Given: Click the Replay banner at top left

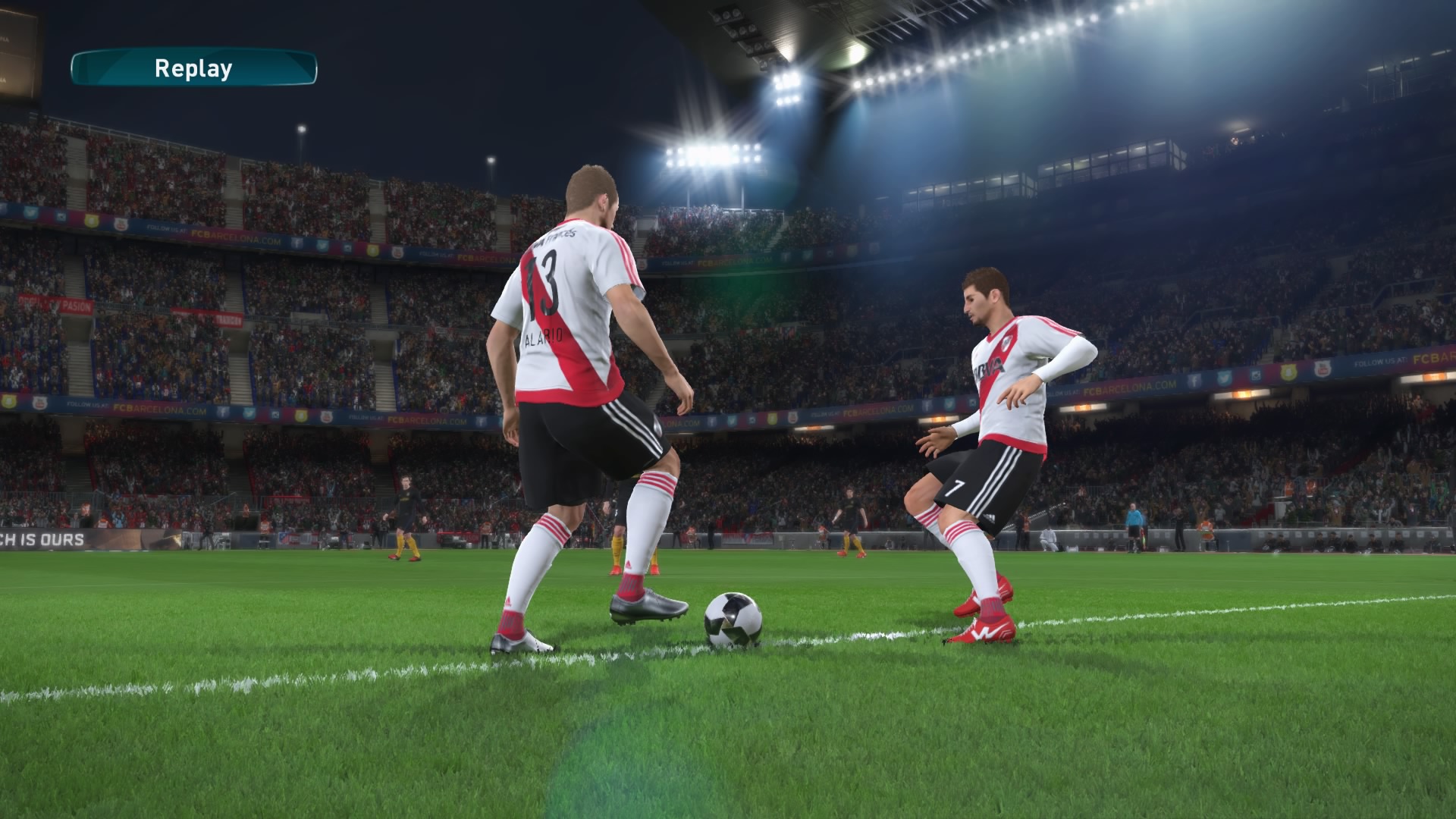Looking at the screenshot, I should coord(192,71).
